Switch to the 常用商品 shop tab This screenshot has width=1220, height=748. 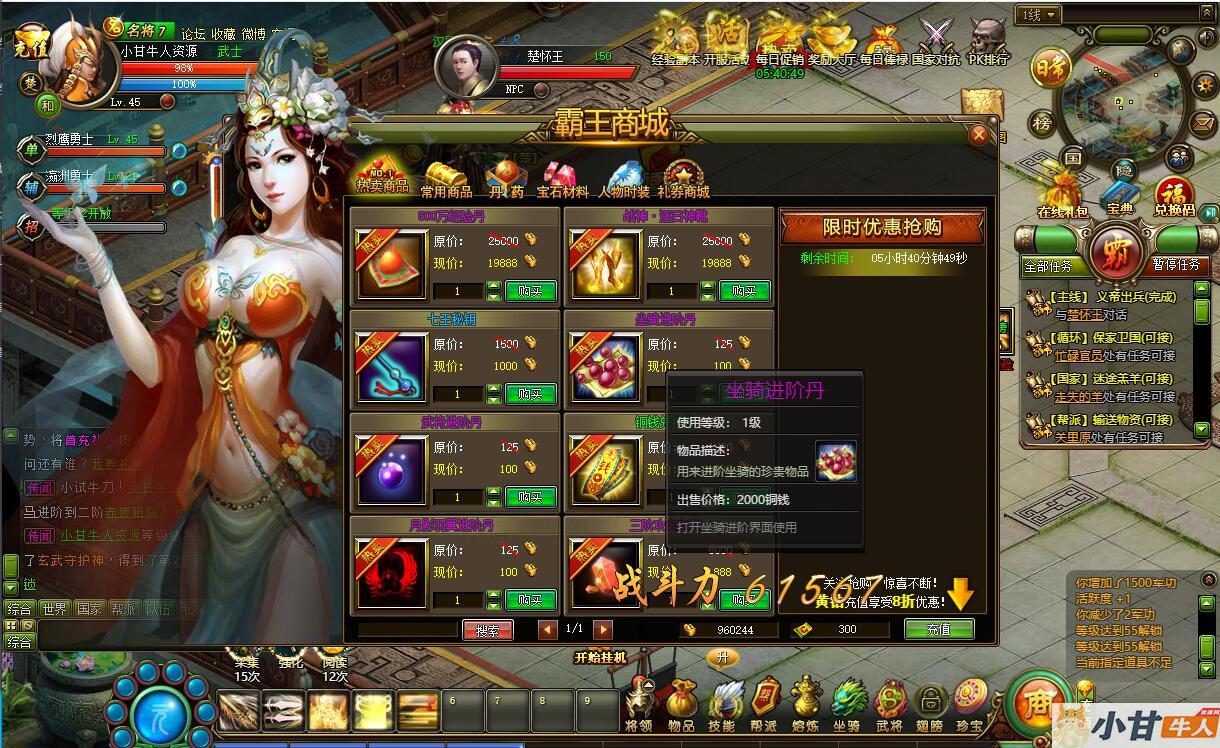pyautogui.click(x=446, y=179)
